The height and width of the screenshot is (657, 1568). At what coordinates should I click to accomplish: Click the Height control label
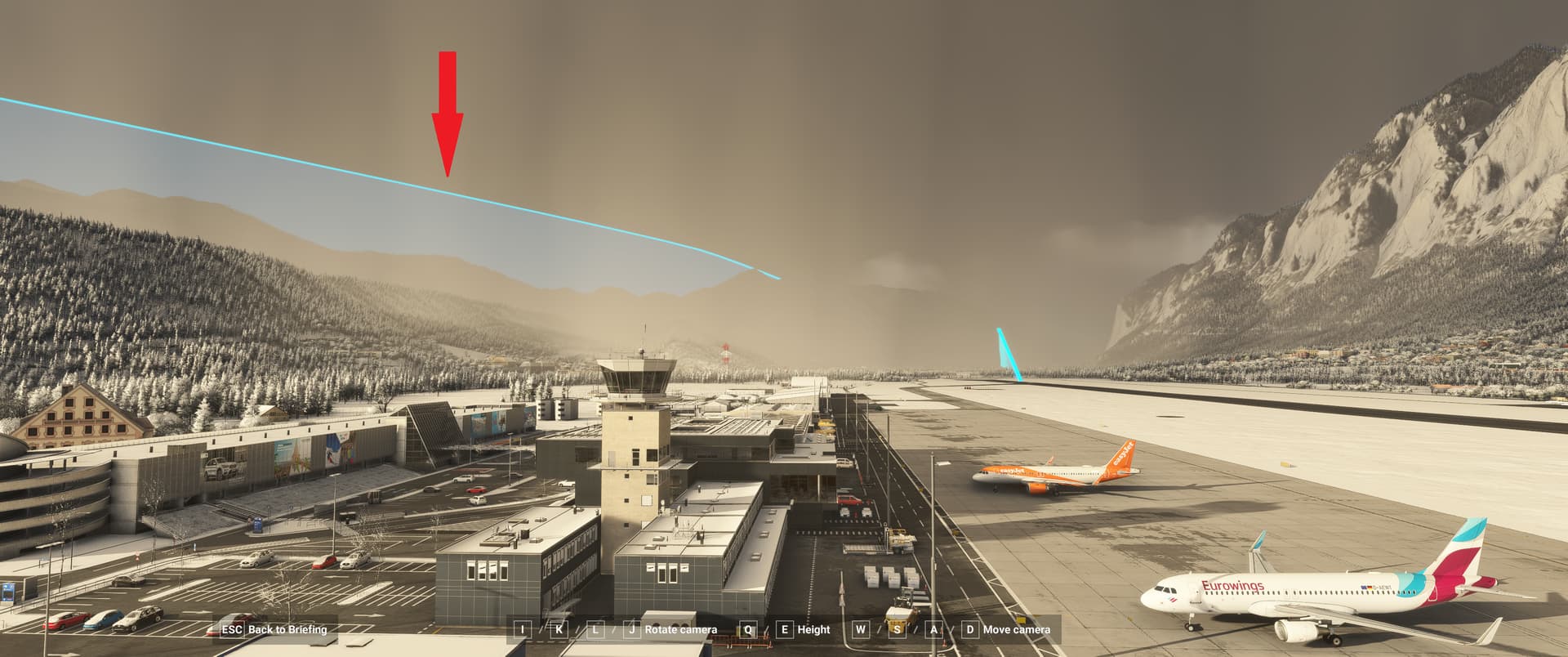[x=813, y=630]
